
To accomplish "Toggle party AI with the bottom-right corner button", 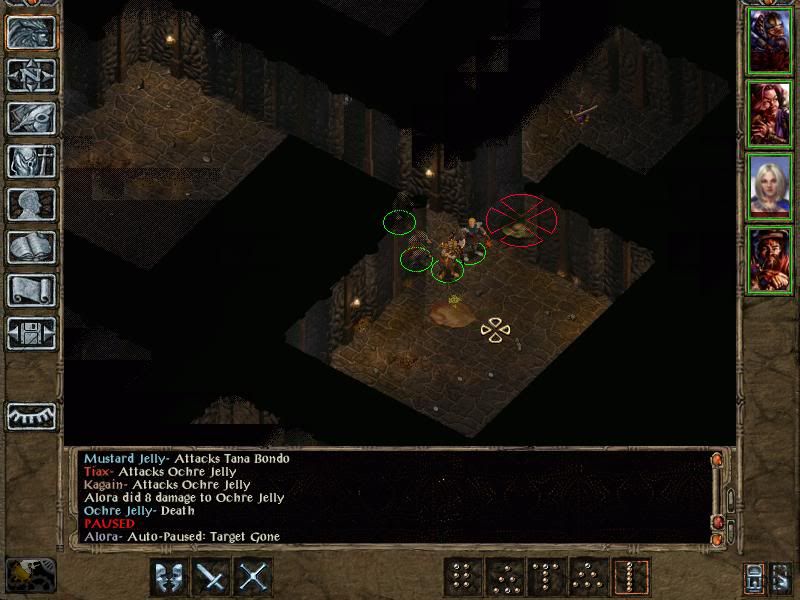I will 783,577.
